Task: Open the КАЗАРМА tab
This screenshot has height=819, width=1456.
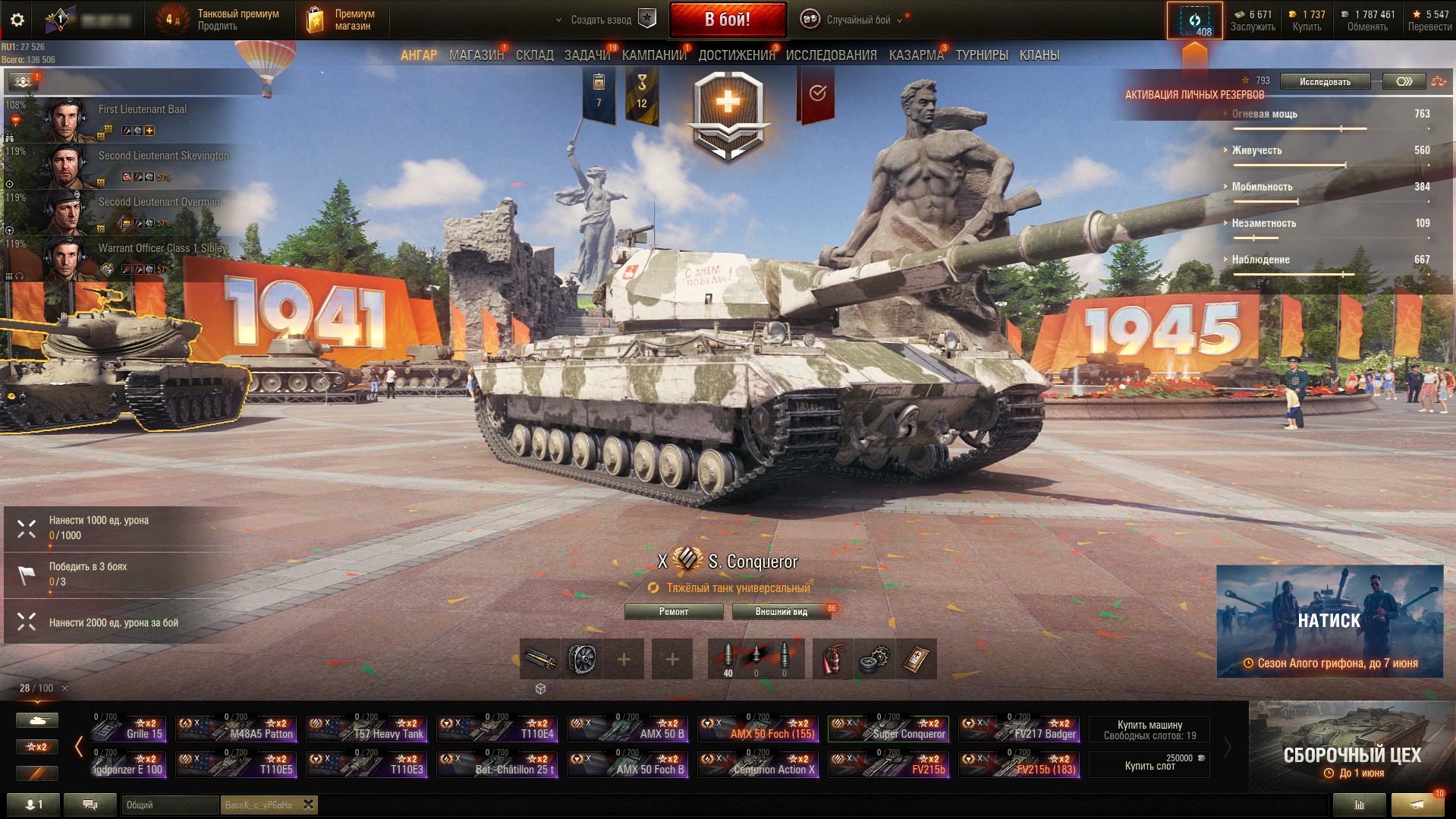Action: point(916,55)
